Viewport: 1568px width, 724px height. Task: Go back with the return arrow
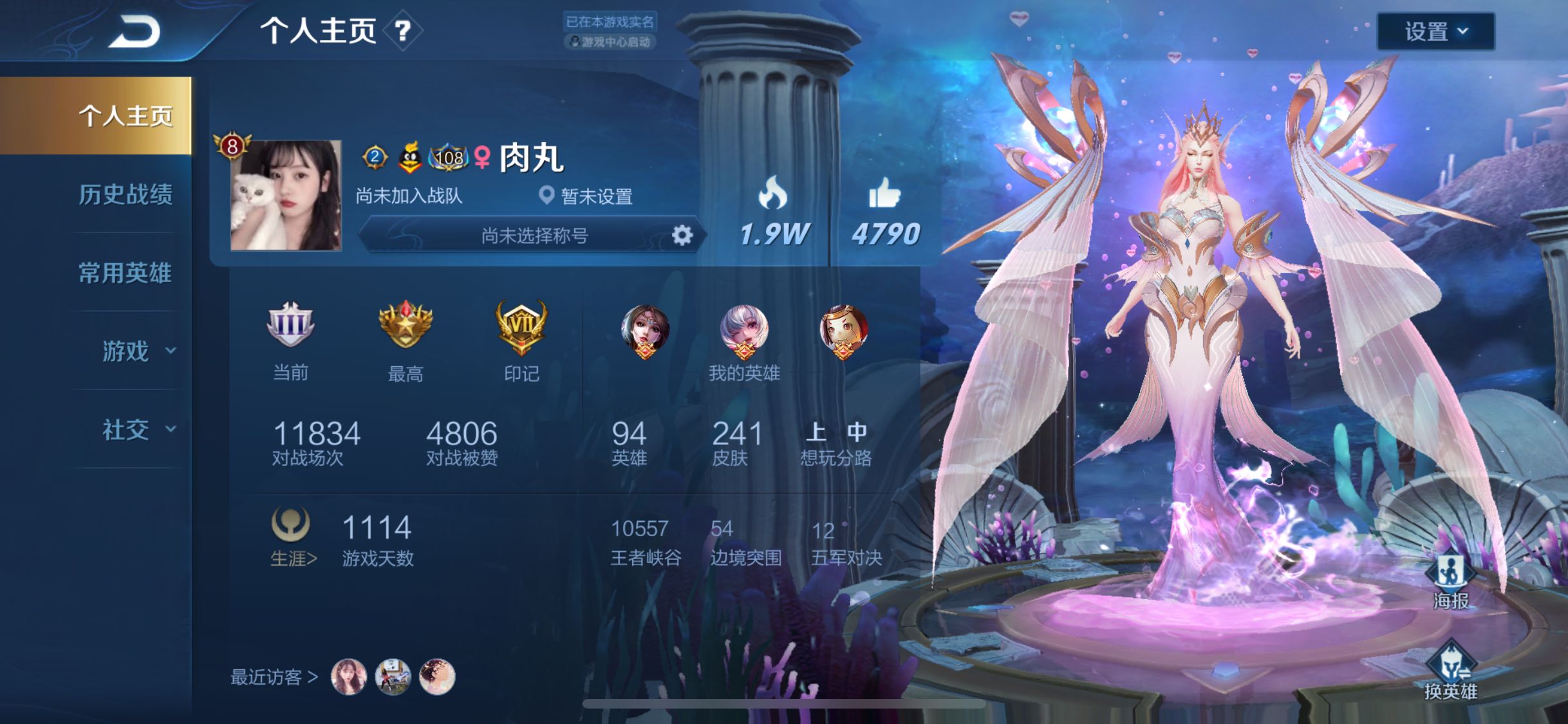click(135, 32)
